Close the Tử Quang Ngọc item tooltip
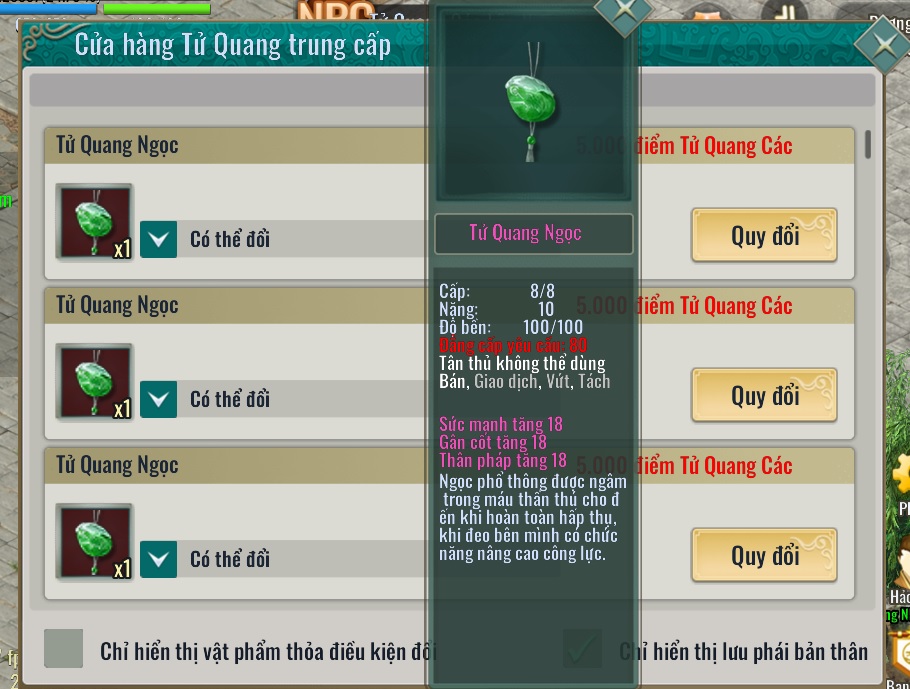The image size is (910, 689). [622, 12]
